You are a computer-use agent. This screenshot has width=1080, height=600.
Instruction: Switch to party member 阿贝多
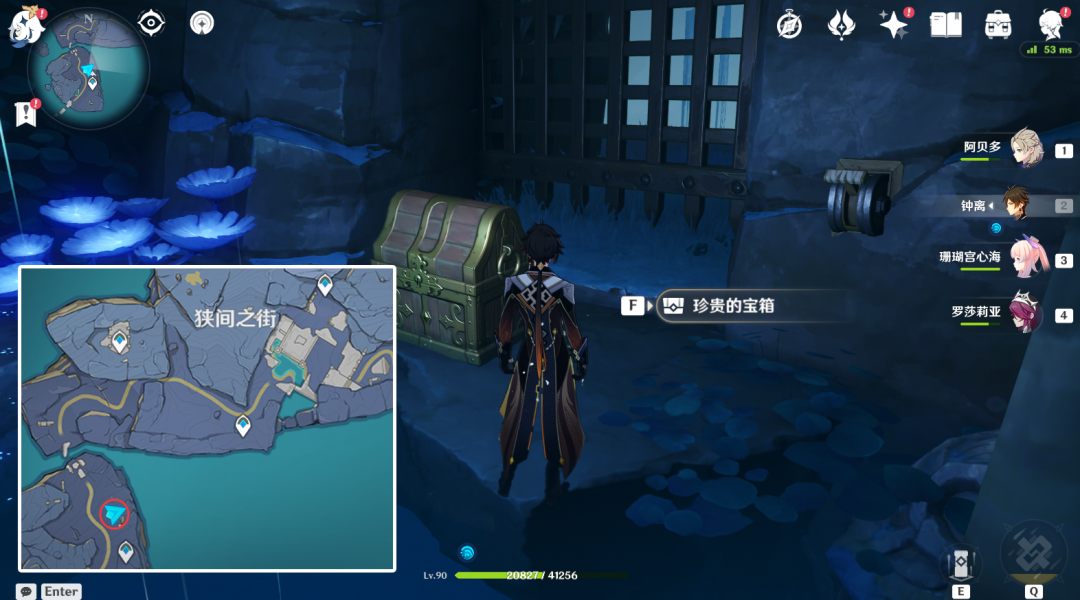(x=1026, y=148)
